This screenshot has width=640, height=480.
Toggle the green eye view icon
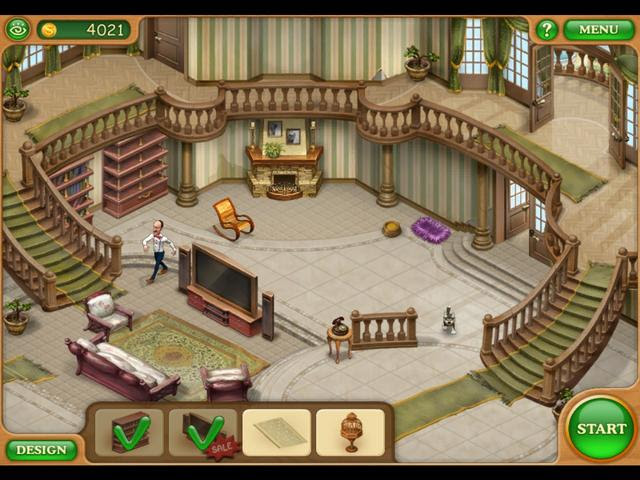18,29
